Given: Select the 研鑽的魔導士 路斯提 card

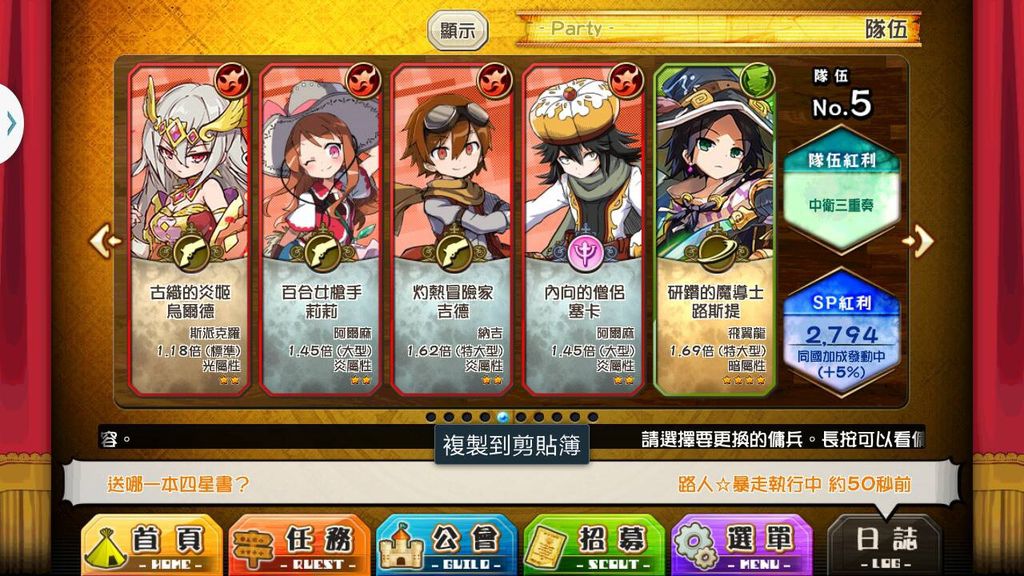Looking at the screenshot, I should point(716,228).
